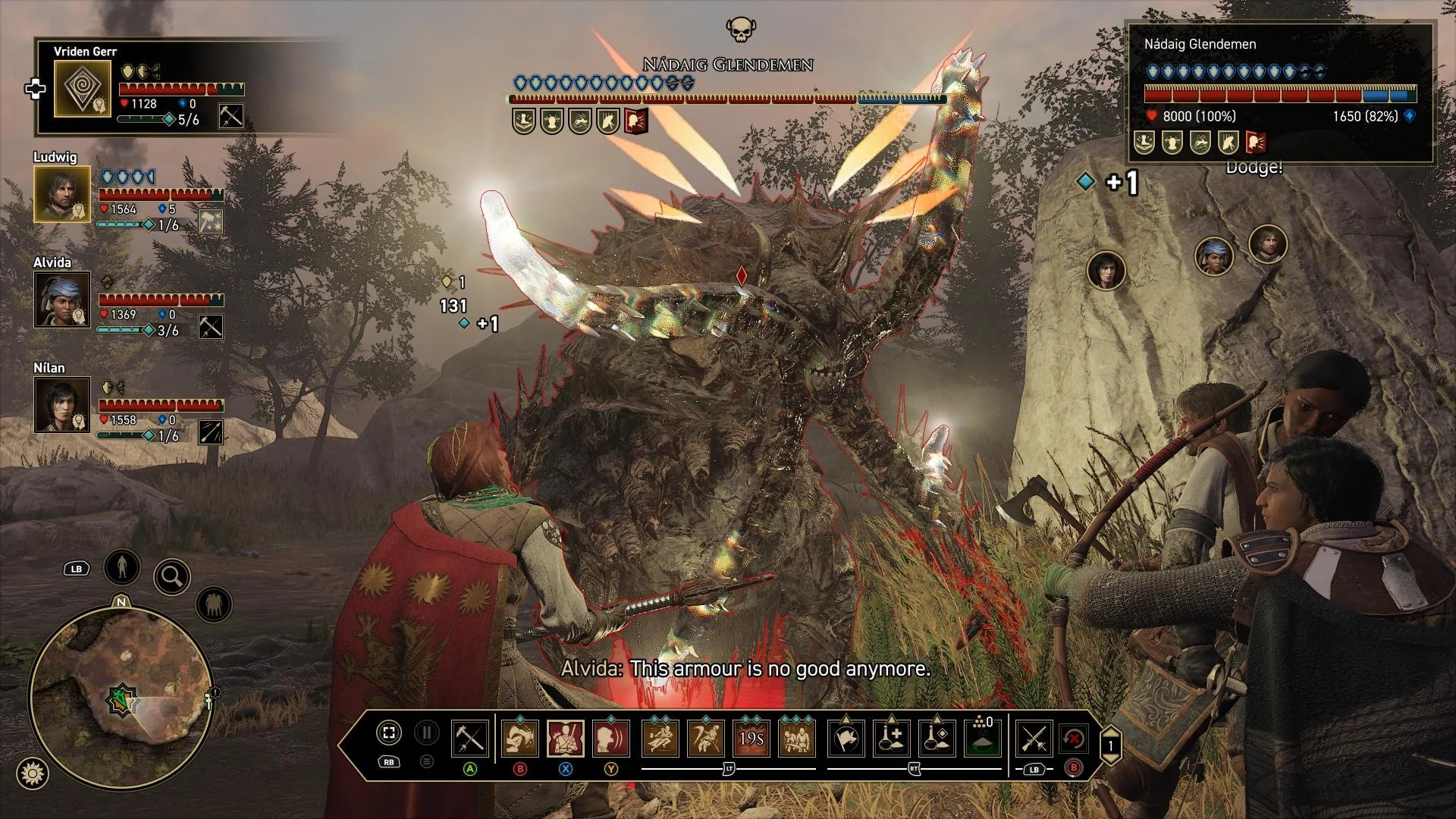The width and height of the screenshot is (1456, 819).
Task: Select the whole party group icon
Action: coord(213,605)
